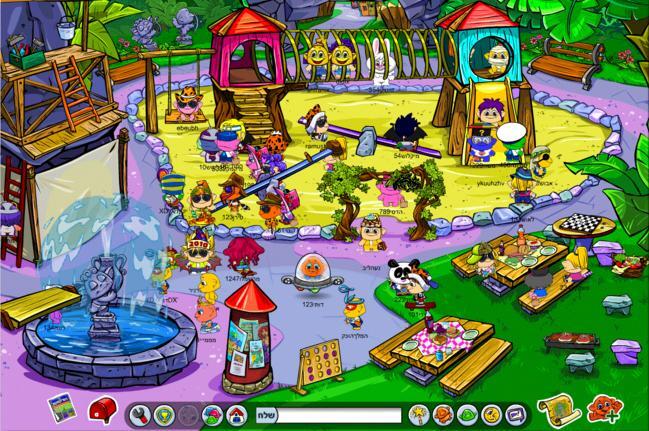This screenshot has height=431, width=649.
Task: Open the green speech bubble menu
Action: pyautogui.click(x=466, y=413)
